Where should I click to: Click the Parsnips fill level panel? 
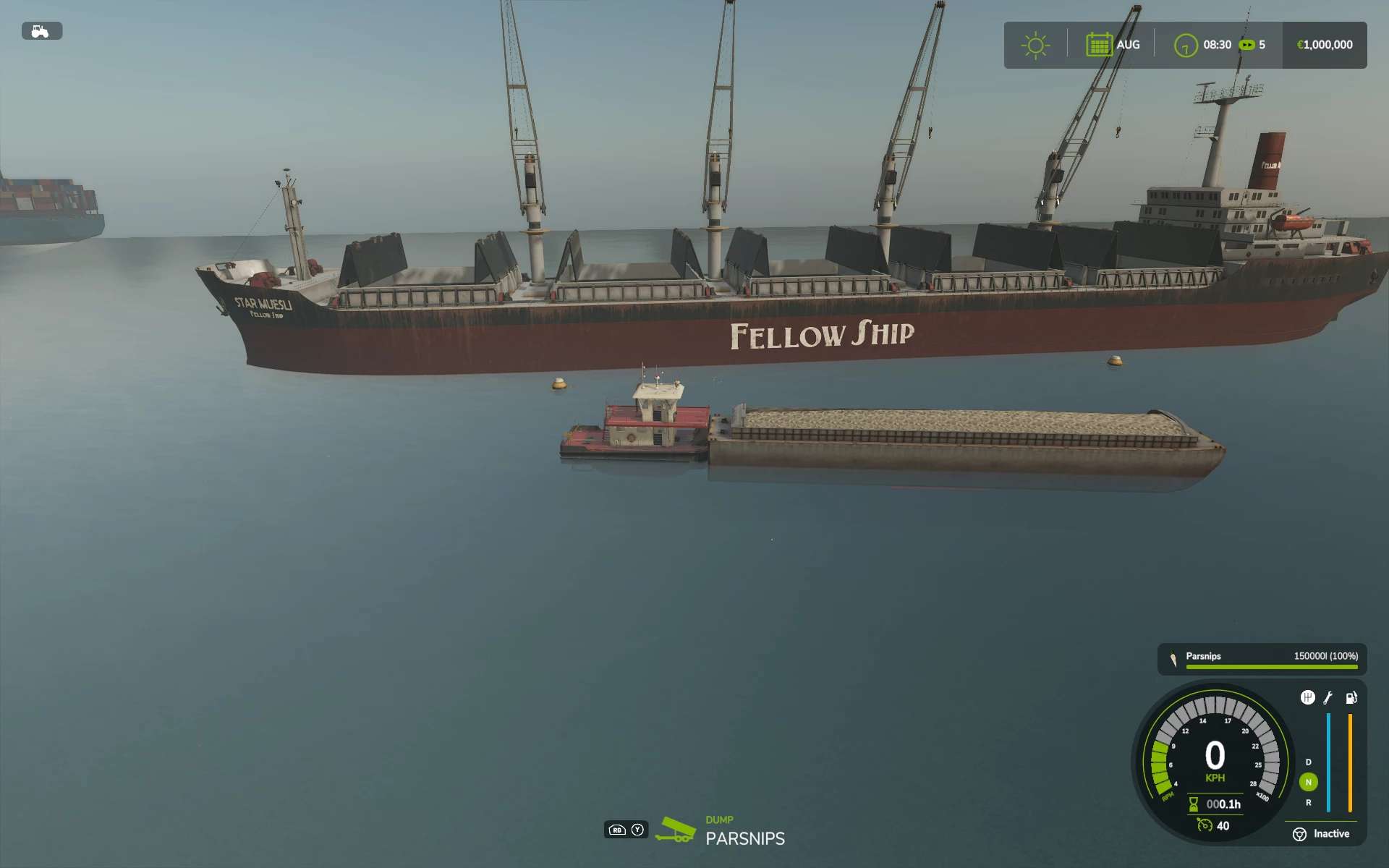[x=1262, y=659]
